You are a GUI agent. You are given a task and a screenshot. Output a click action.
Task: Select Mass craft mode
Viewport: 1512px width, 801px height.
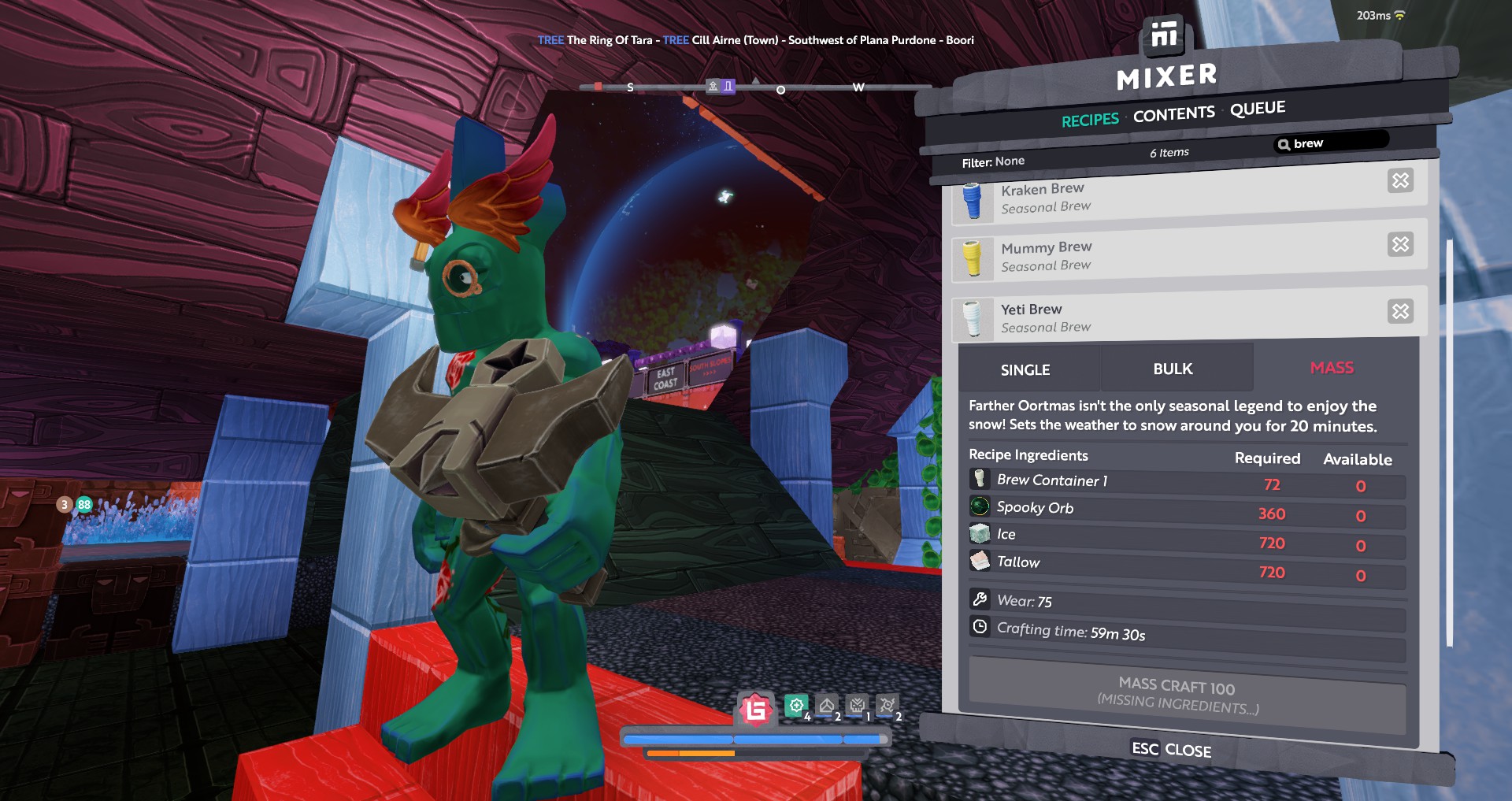click(1332, 368)
